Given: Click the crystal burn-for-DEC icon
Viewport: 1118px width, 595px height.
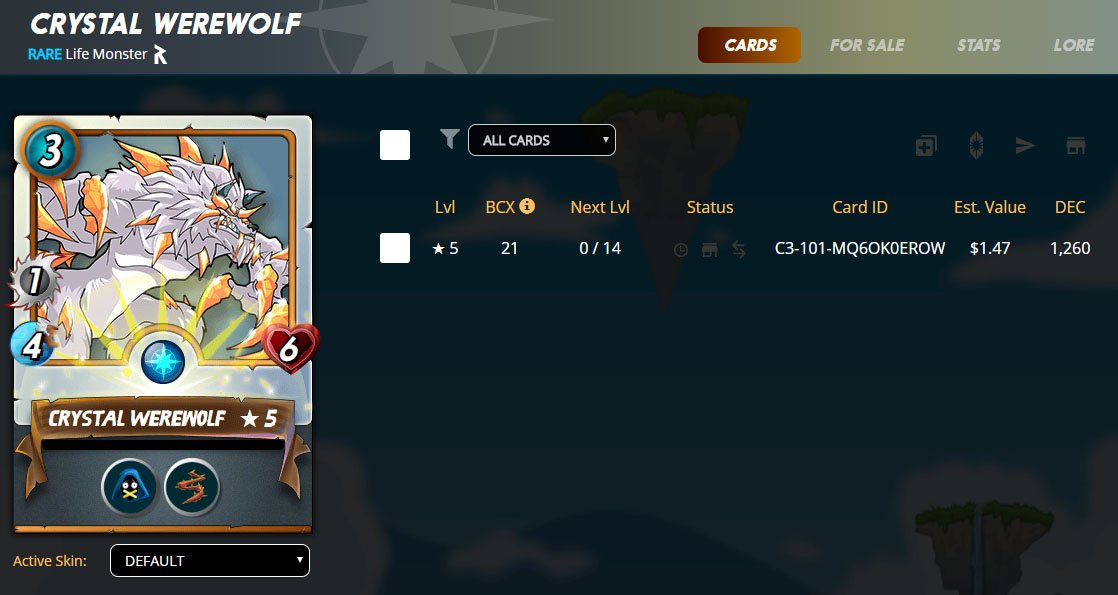Looking at the screenshot, I should [x=976, y=146].
